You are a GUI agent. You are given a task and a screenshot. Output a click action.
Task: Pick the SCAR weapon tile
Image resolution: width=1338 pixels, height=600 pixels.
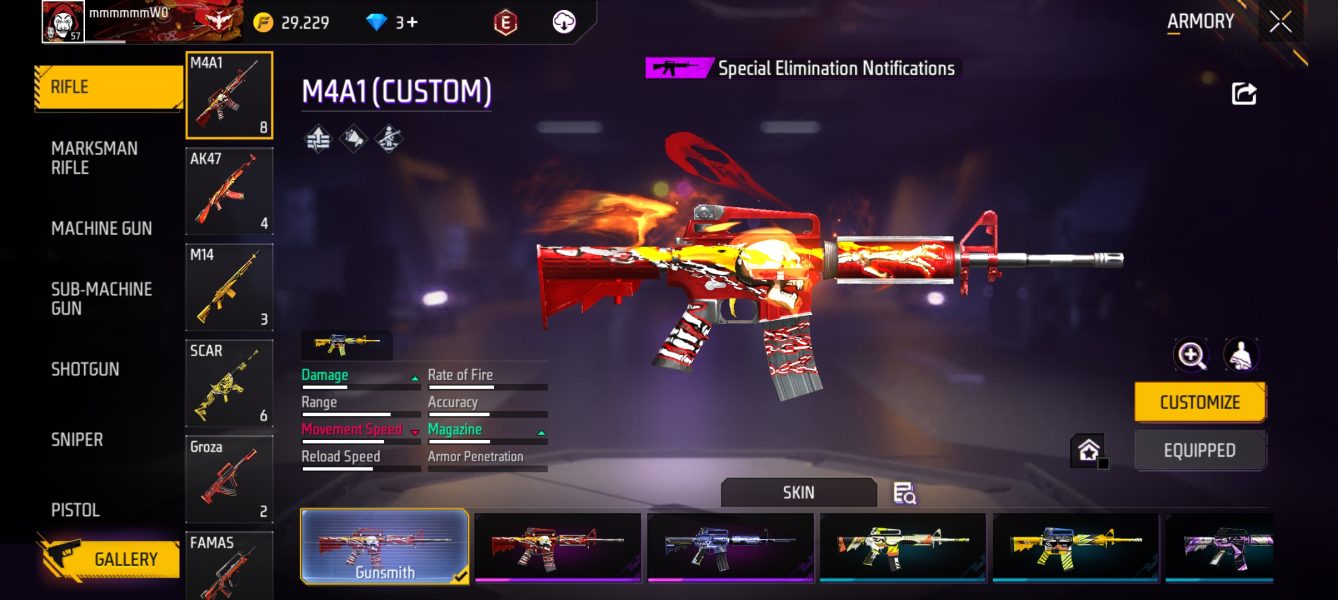(x=229, y=383)
